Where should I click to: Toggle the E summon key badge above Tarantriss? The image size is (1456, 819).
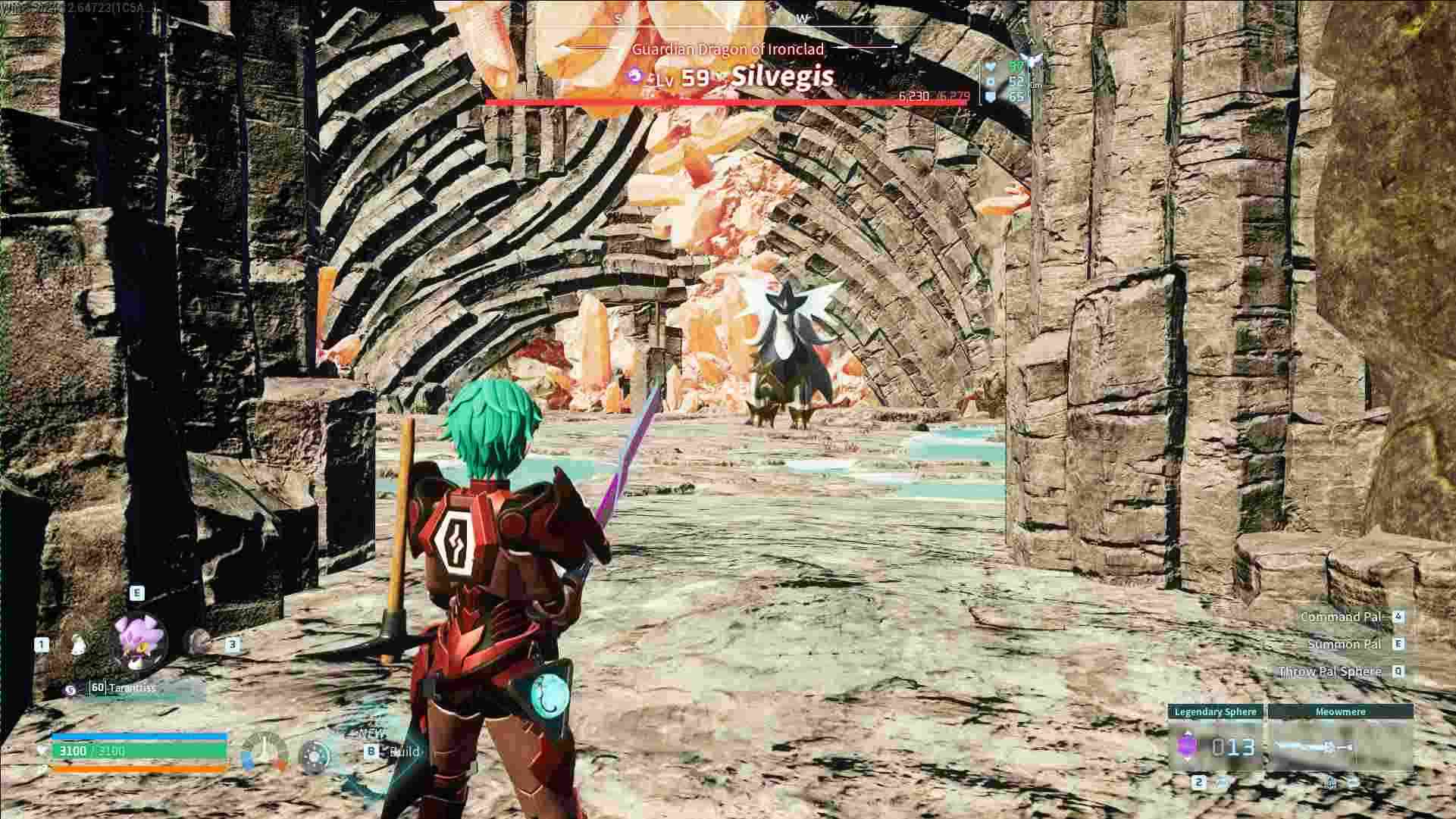(x=136, y=594)
